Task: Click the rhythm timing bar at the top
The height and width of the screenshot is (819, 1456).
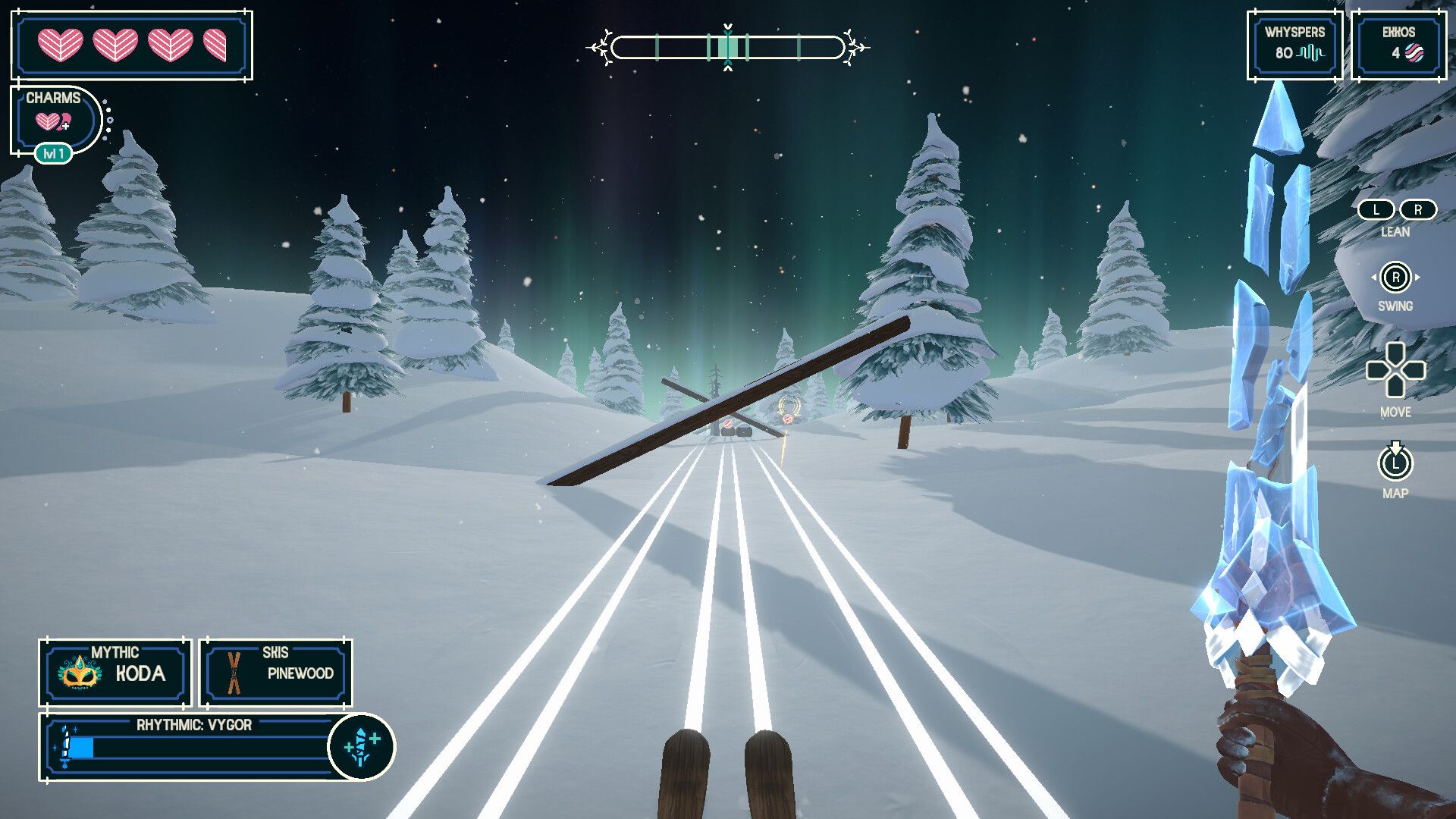Action: tap(728, 48)
